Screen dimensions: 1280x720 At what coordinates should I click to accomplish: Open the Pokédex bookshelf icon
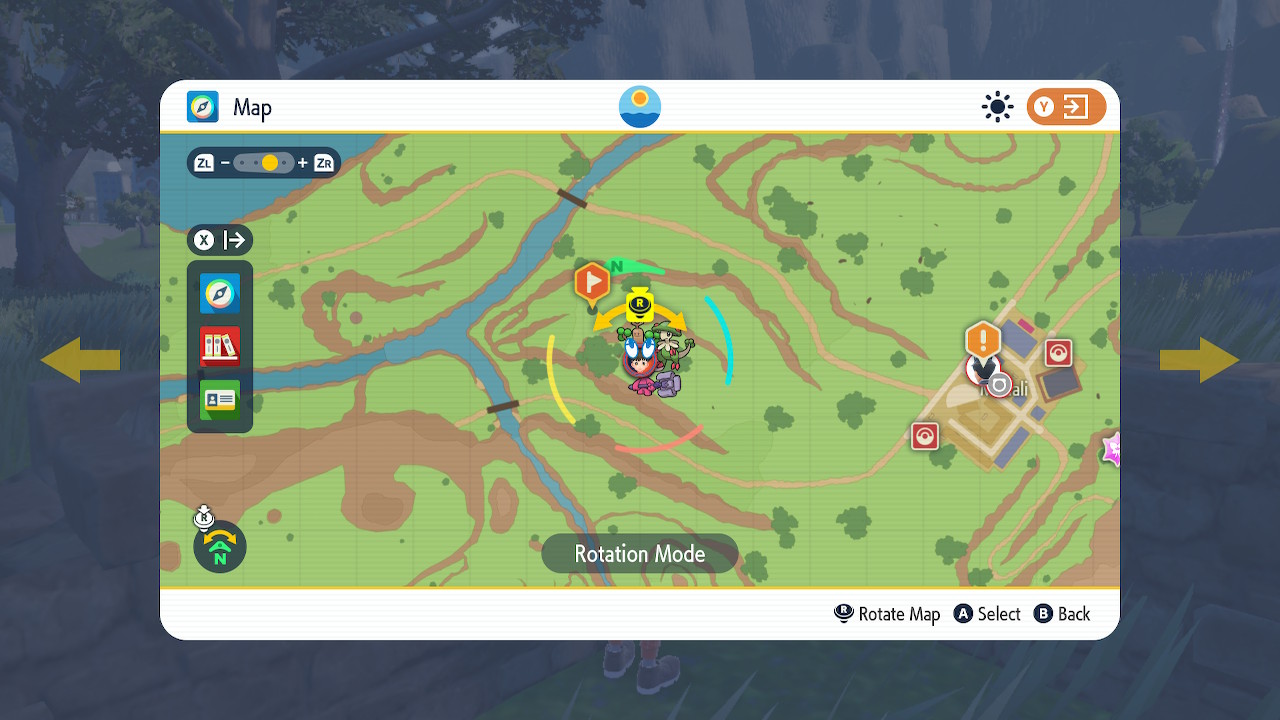pyautogui.click(x=219, y=345)
